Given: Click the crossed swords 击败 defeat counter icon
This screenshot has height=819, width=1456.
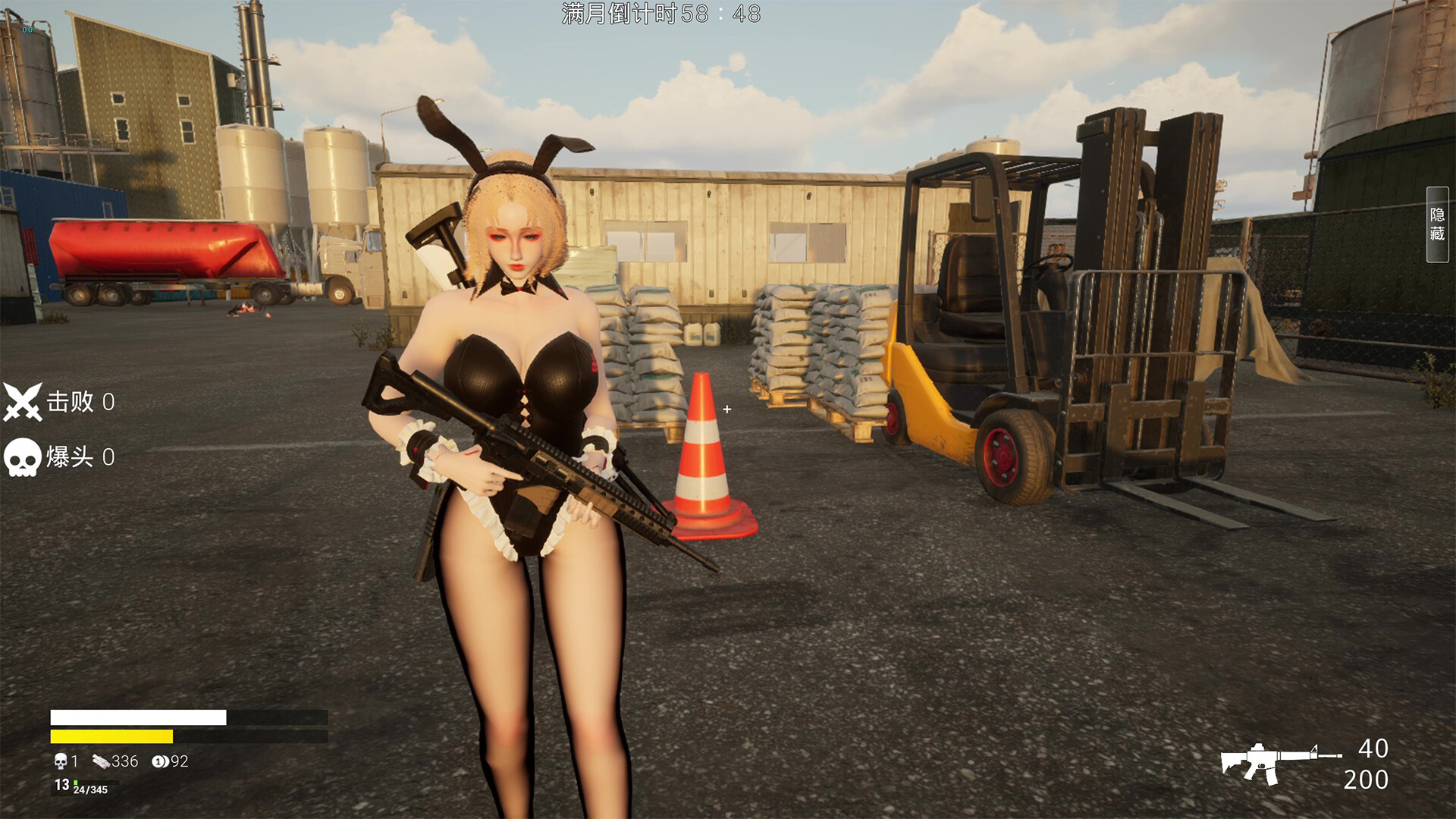Looking at the screenshot, I should coord(23,402).
